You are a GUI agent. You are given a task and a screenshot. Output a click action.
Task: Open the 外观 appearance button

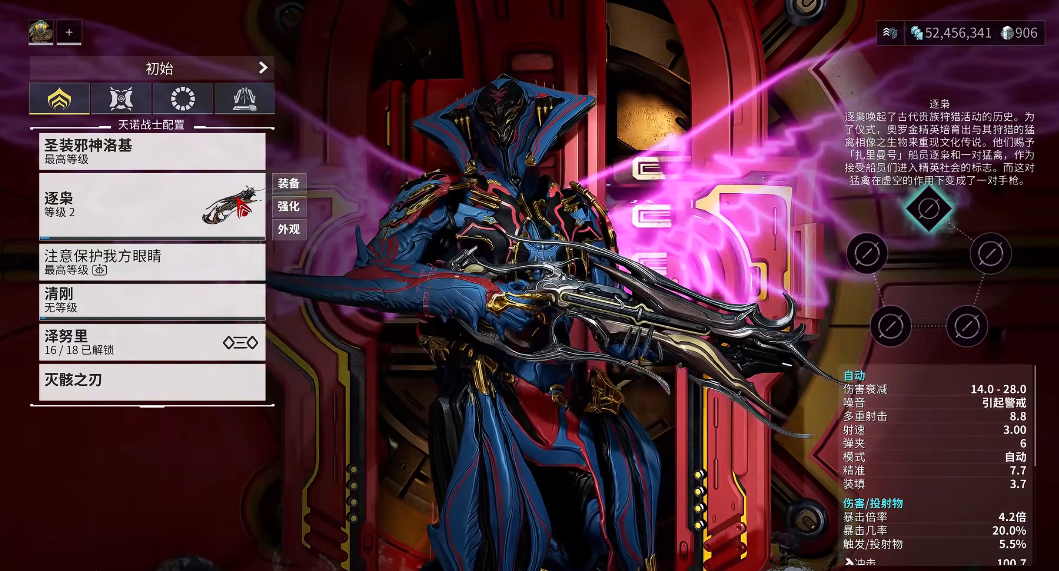click(x=288, y=229)
